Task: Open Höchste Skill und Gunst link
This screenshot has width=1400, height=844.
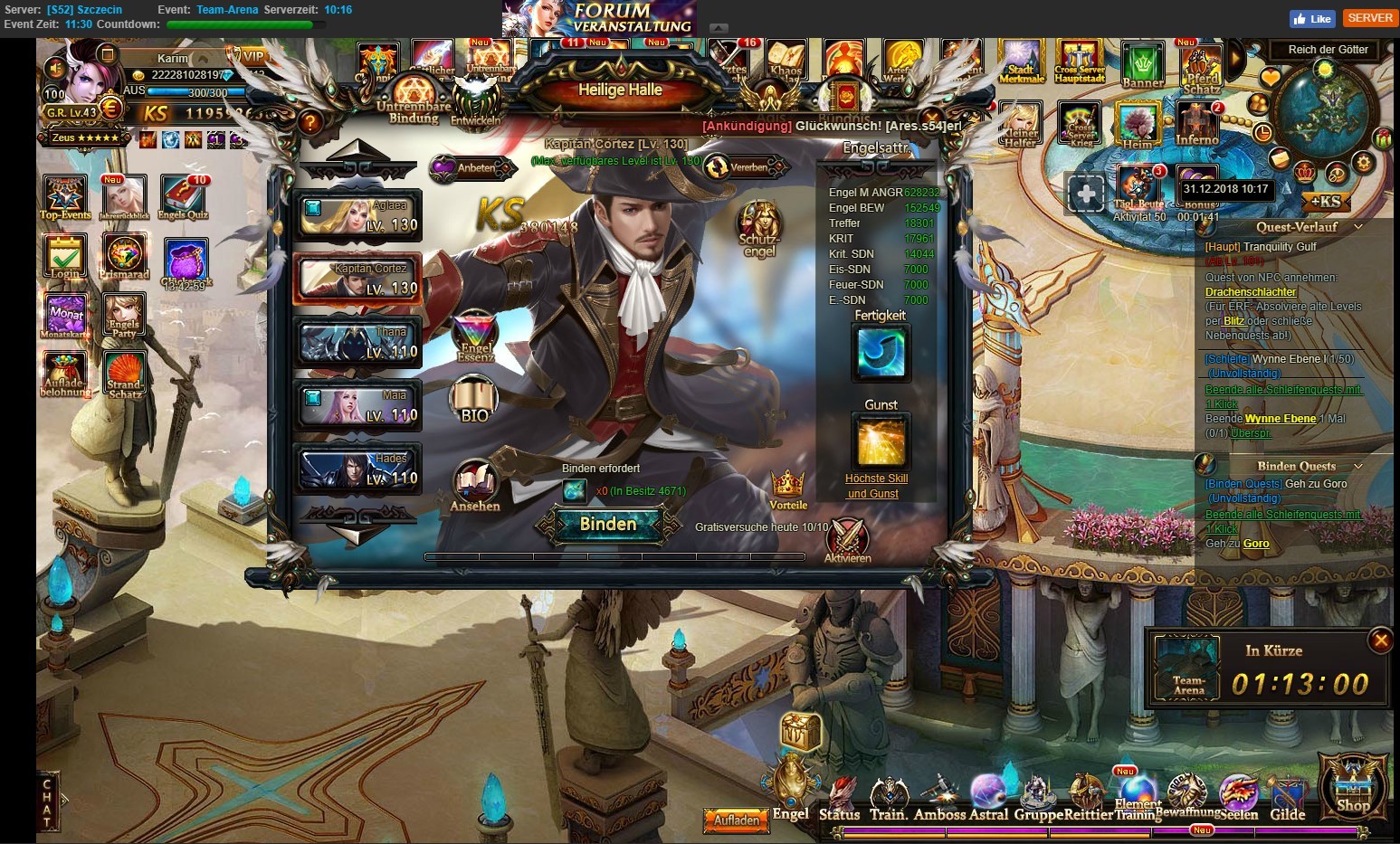Action: click(876, 486)
